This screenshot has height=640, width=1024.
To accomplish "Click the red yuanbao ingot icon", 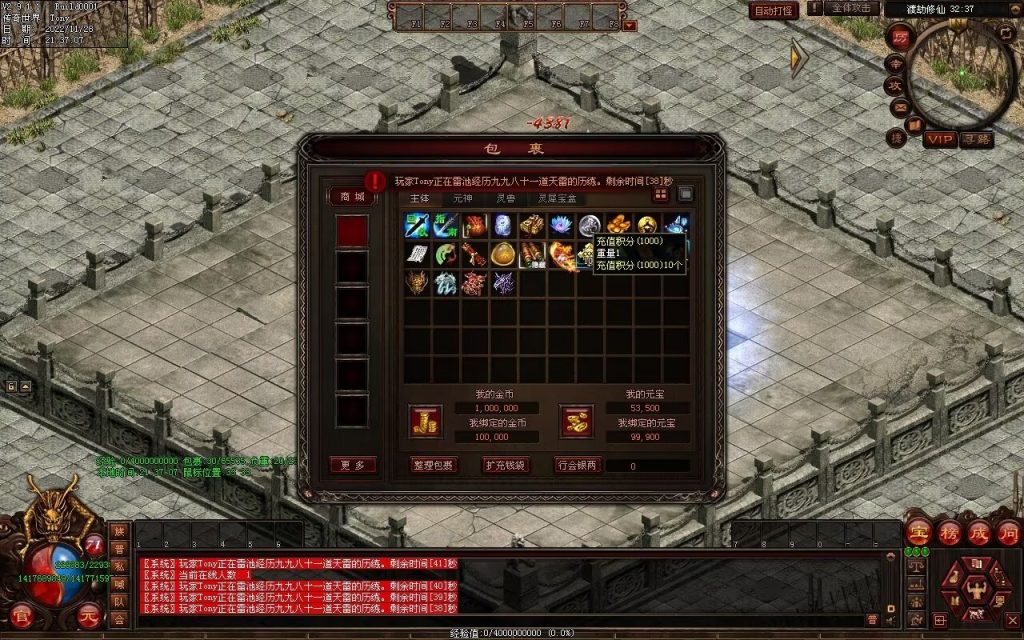I will pos(575,422).
